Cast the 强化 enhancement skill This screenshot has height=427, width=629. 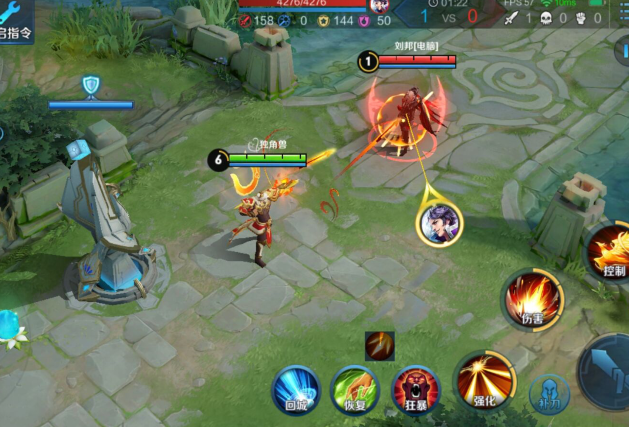pos(484,380)
